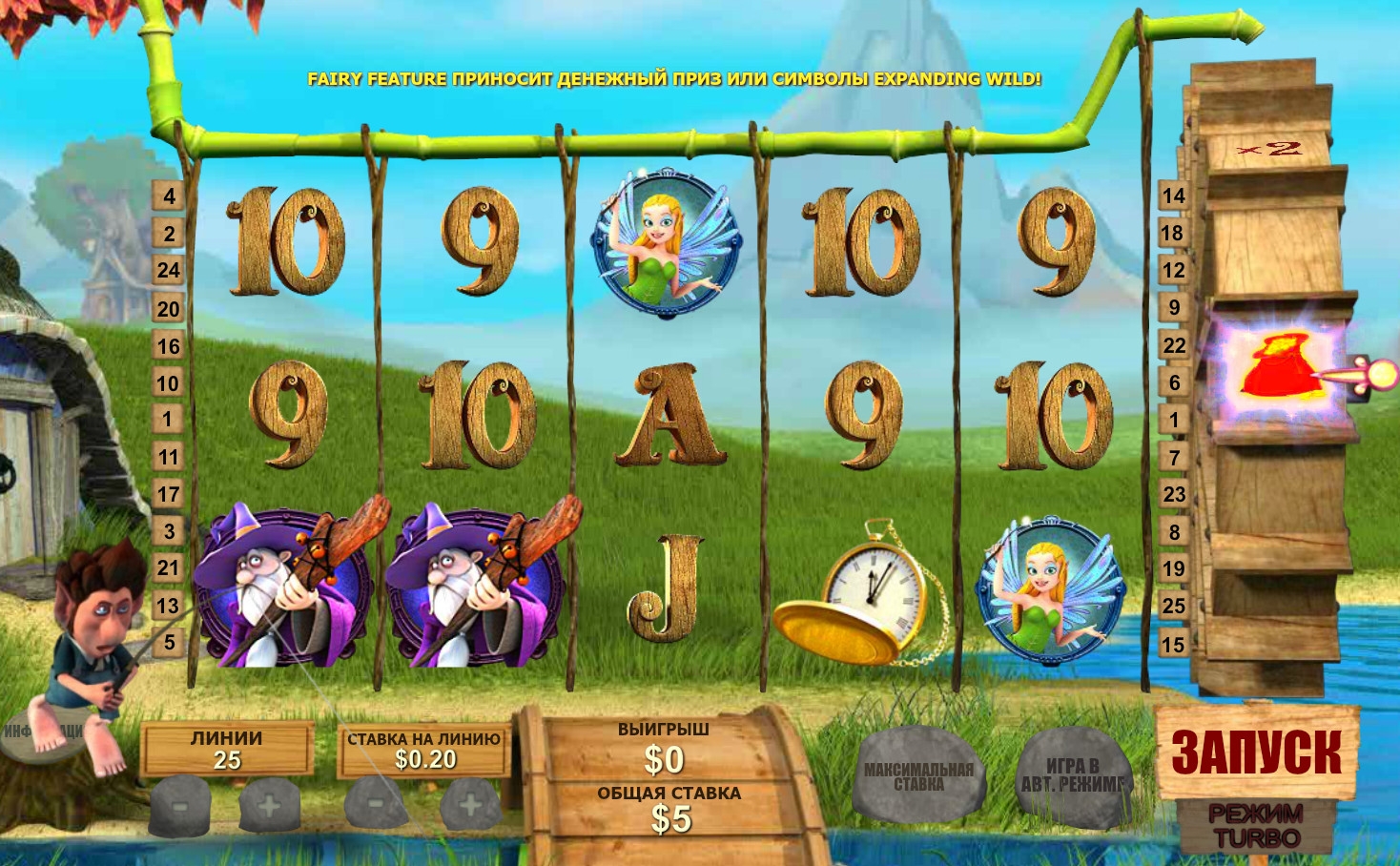Viewport: 1400px width, 866px height.
Task: Start a spin with the ЗАПУСК button
Action: pos(1256,753)
